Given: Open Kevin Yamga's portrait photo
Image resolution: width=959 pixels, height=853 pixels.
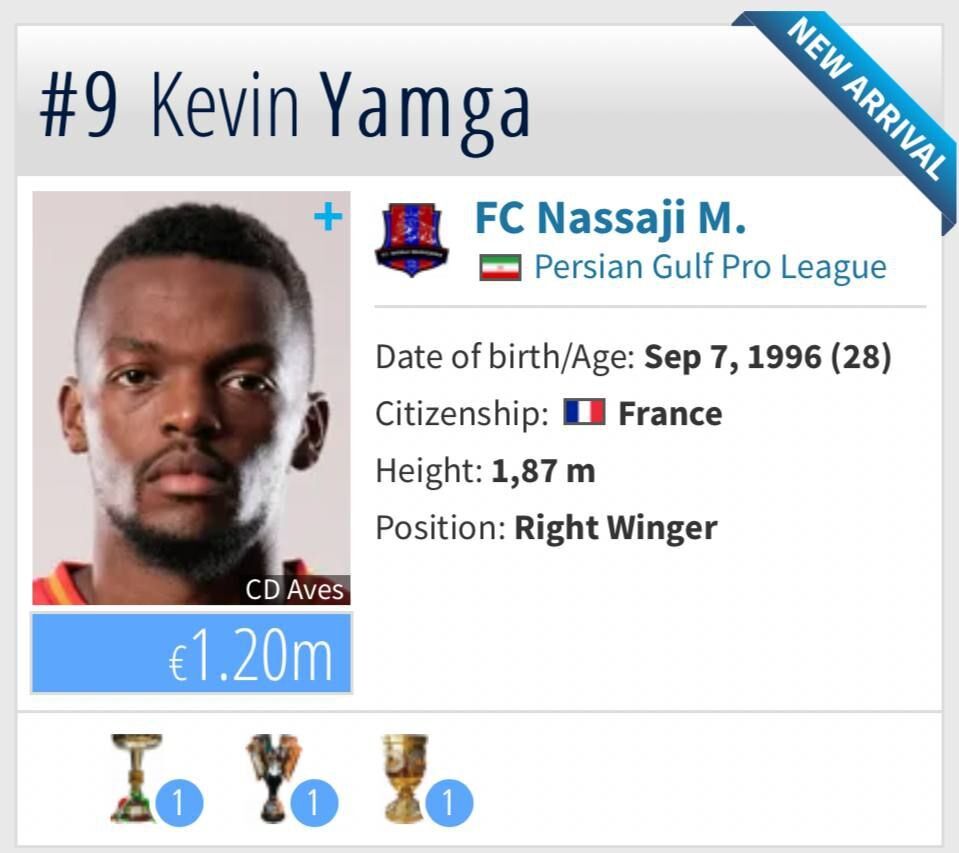Looking at the screenshot, I should [190, 400].
